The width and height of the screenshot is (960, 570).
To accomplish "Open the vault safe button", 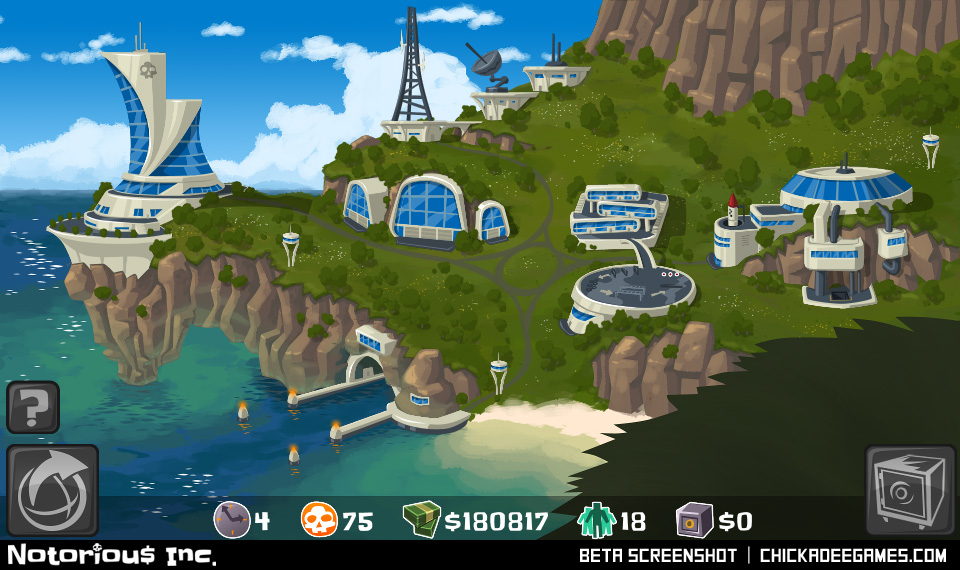I will (x=910, y=490).
